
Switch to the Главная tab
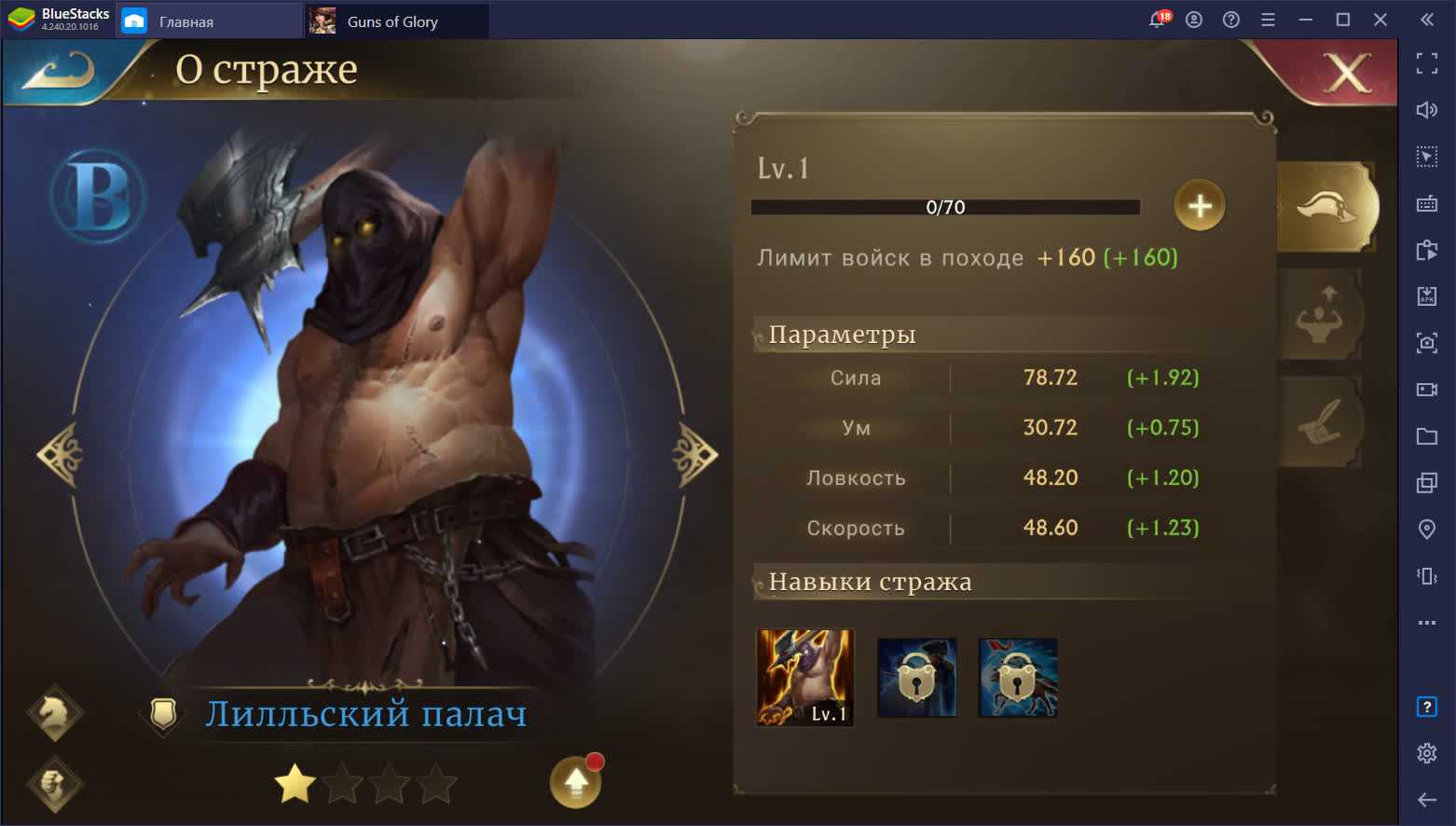(185, 21)
